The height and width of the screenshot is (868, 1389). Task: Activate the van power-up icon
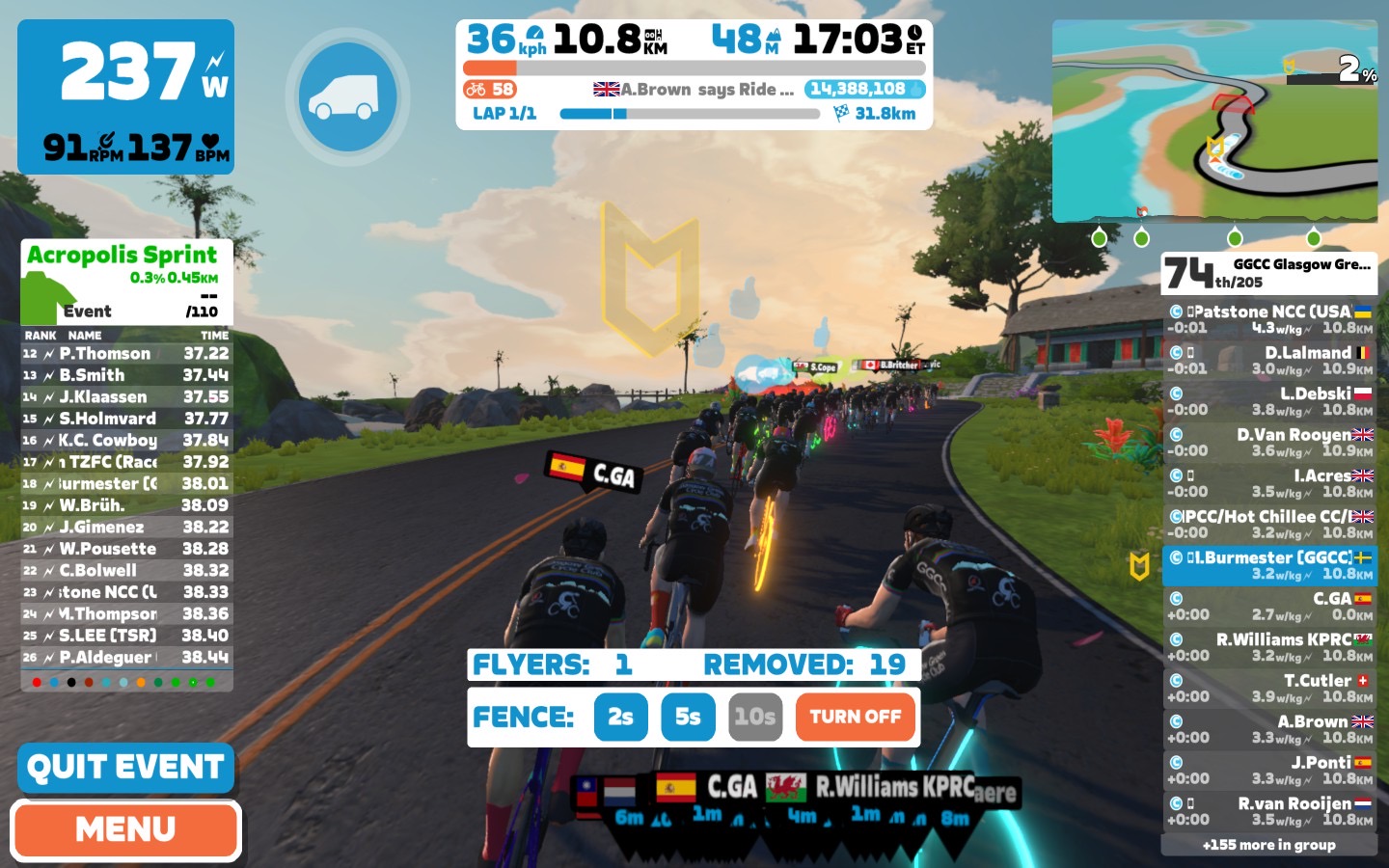(x=347, y=96)
